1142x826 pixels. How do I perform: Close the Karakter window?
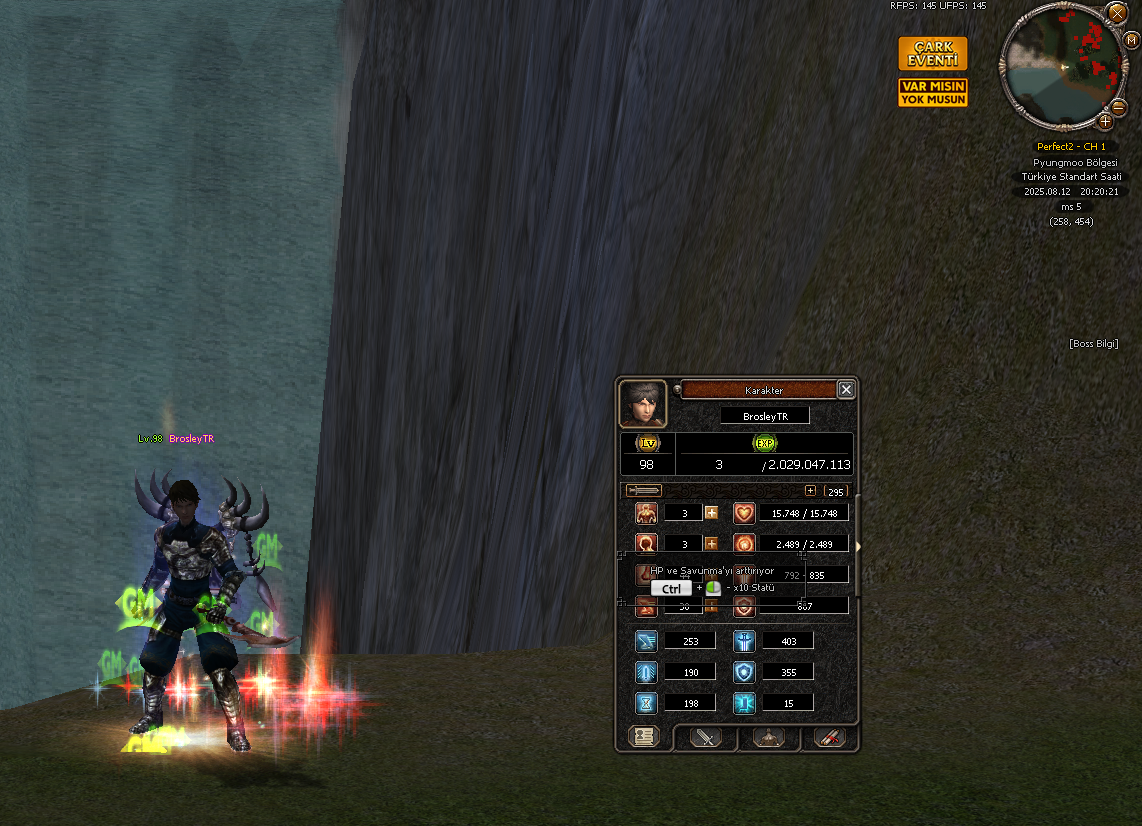click(x=846, y=390)
